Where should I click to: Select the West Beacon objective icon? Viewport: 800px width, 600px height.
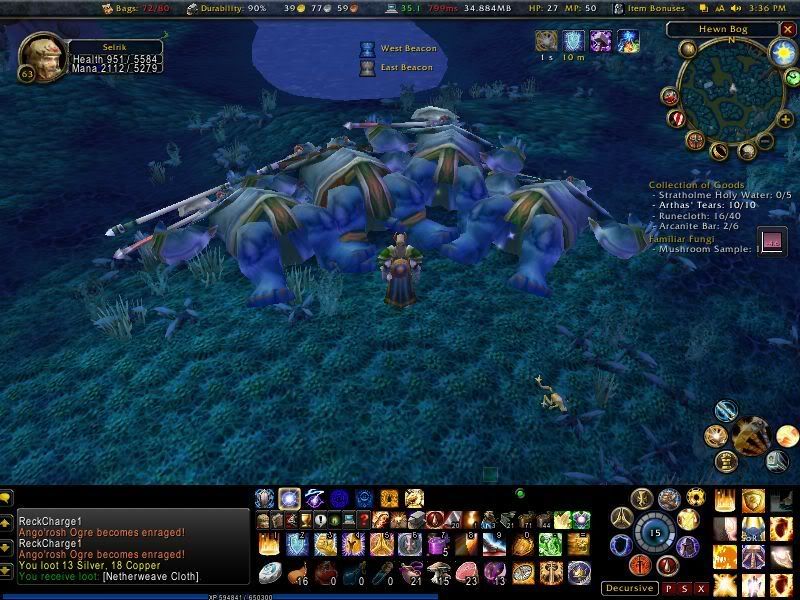(367, 48)
